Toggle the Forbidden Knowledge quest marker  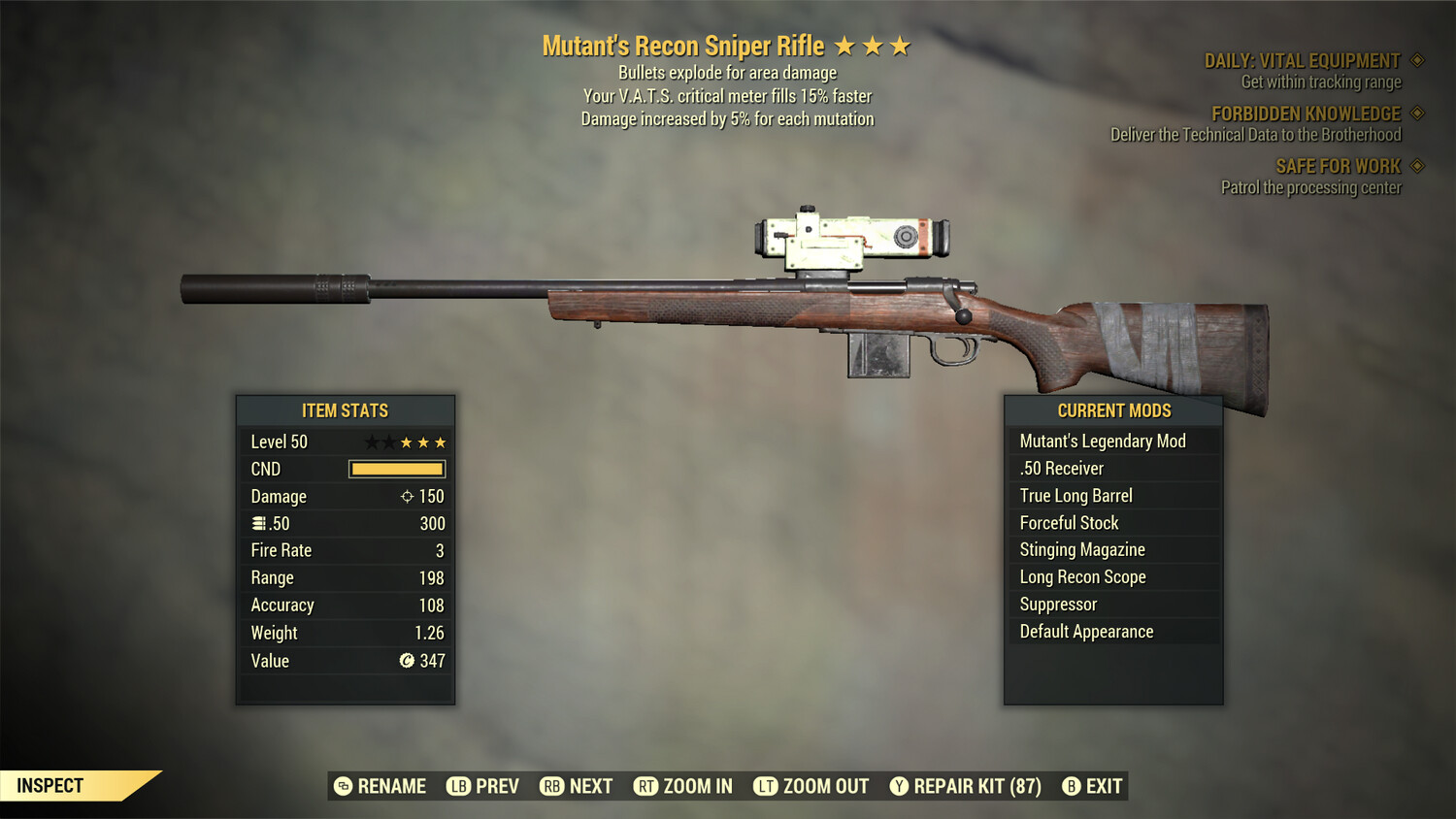coord(1417,113)
